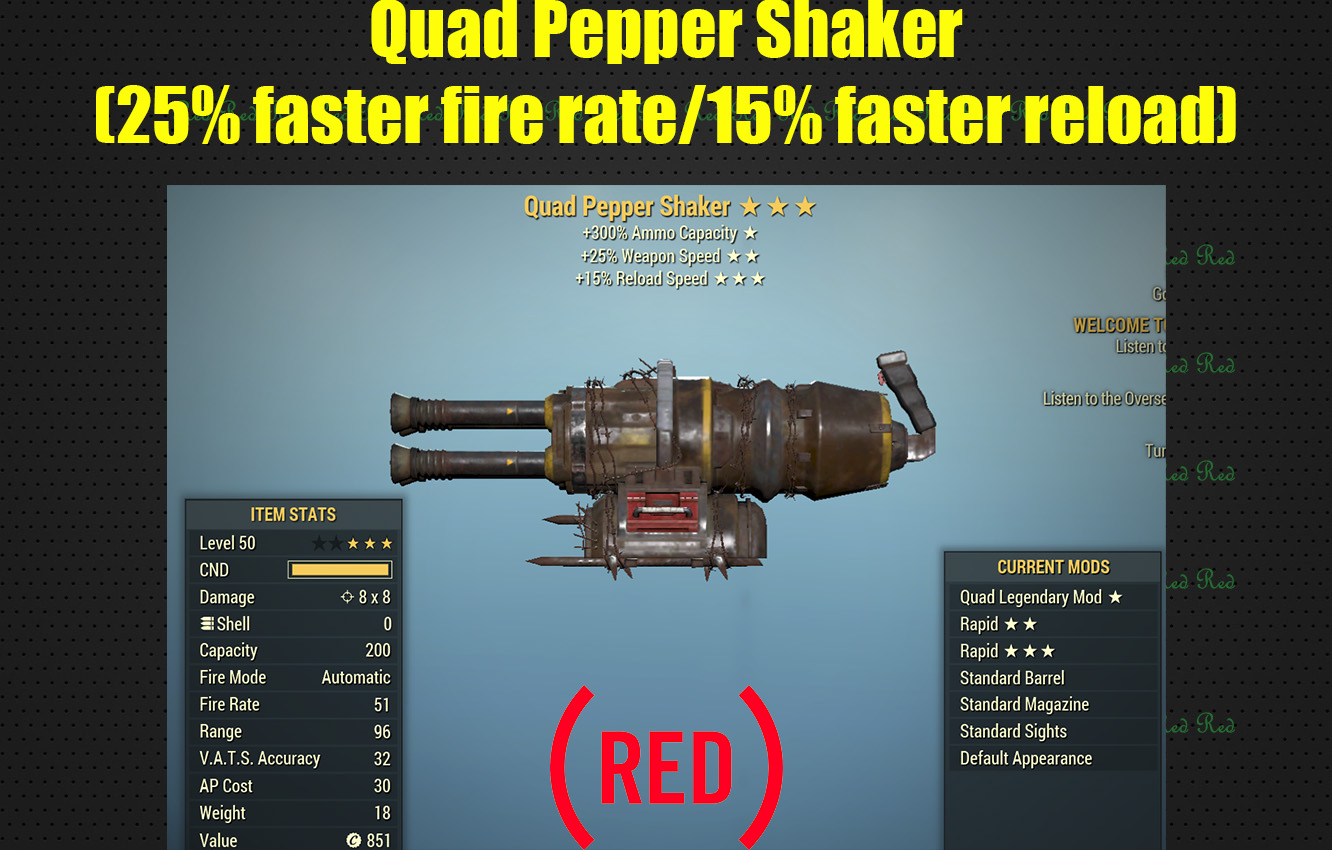The width and height of the screenshot is (1332, 850).
Task: Expand the CURRENT MODS panel header
Action: coord(1052,567)
